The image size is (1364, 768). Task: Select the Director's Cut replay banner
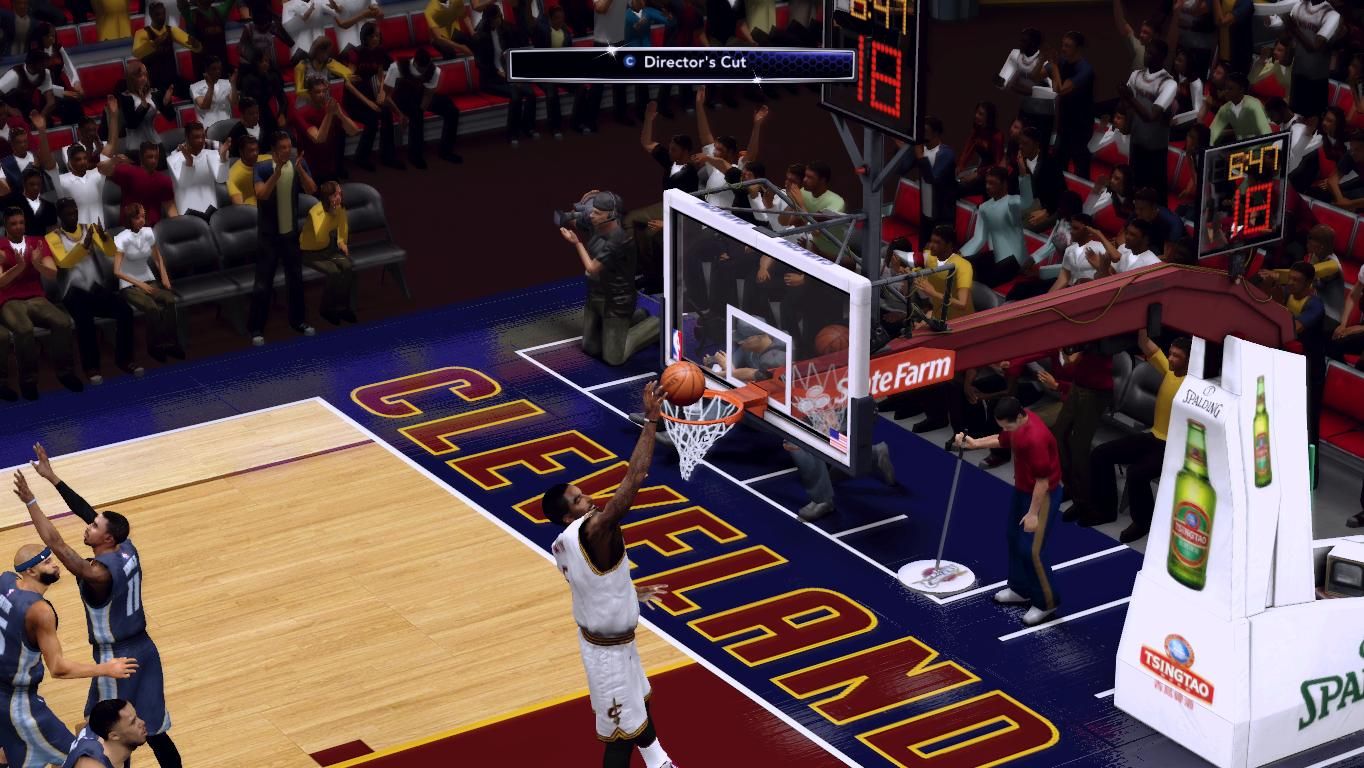[682, 64]
